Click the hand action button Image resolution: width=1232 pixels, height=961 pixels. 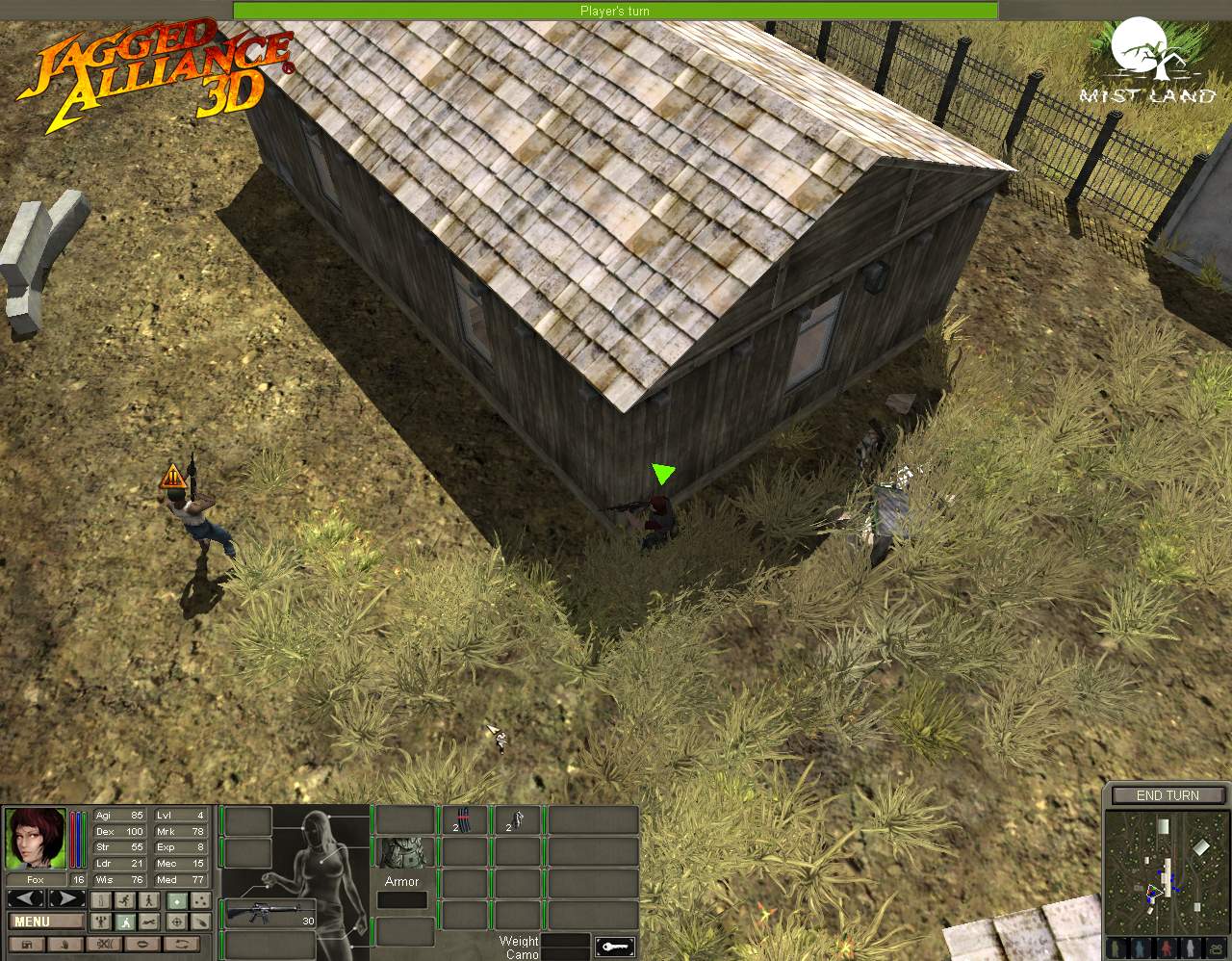[65, 945]
